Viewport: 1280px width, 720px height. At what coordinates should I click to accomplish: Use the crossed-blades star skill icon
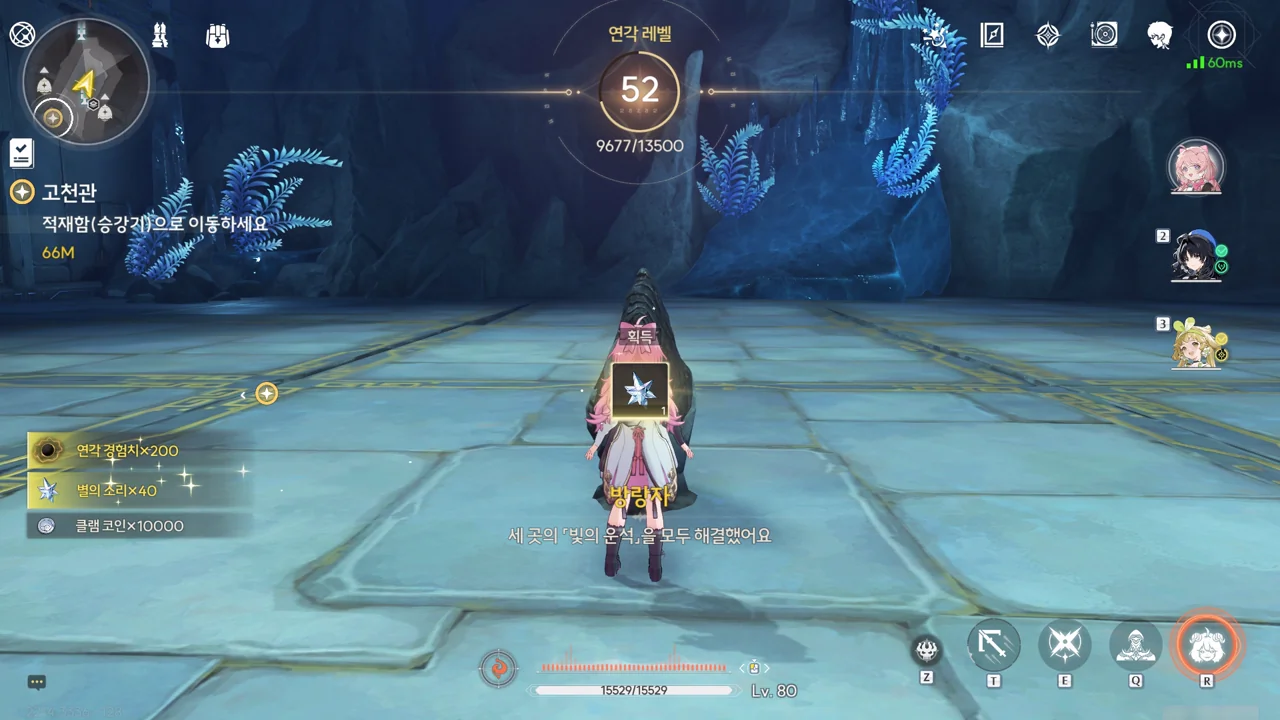click(1064, 646)
